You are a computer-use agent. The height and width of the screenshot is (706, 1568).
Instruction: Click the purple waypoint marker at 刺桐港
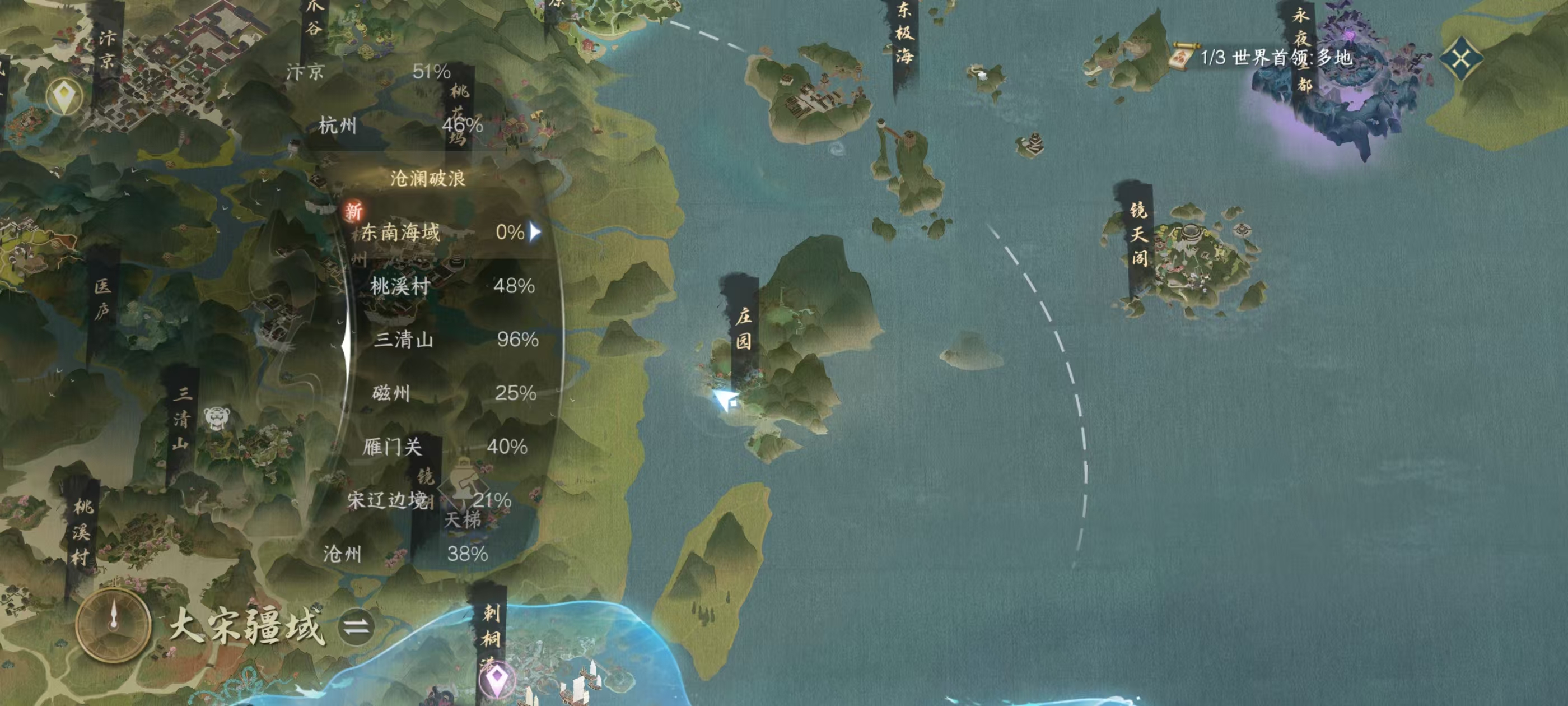coord(497,678)
